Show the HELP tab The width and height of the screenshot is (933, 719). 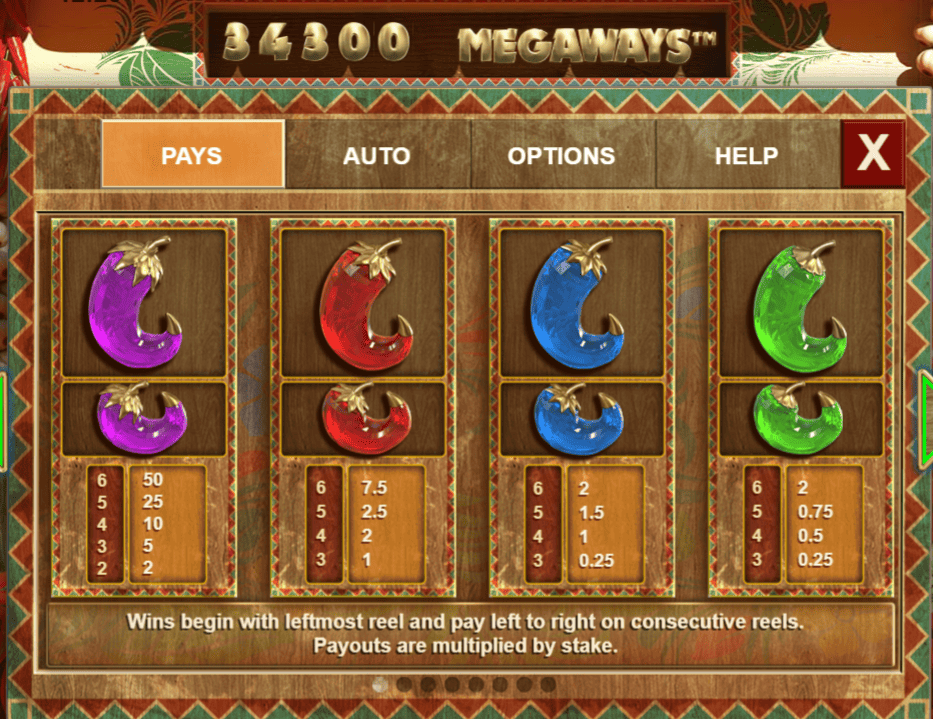[x=746, y=155]
